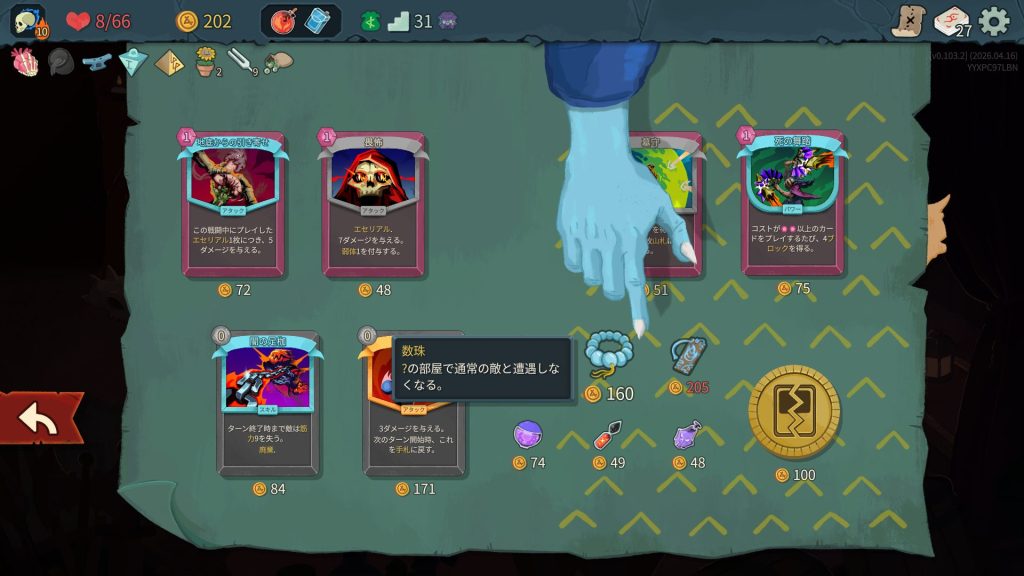Buy the red firecracker potion for 49
Viewport: 1024px width, 576px height.
point(608,436)
